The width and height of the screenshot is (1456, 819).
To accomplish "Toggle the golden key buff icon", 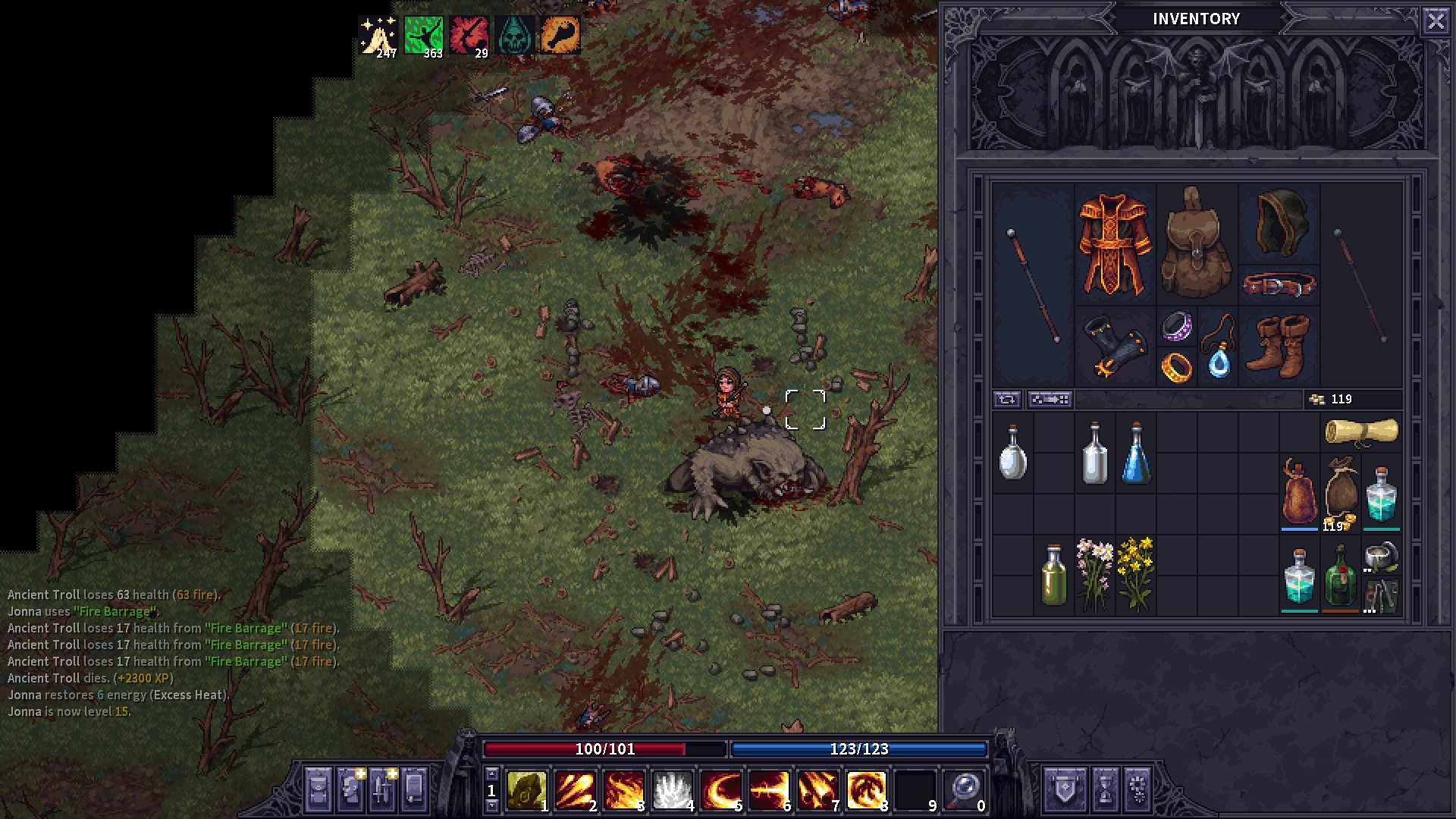I will point(558,33).
